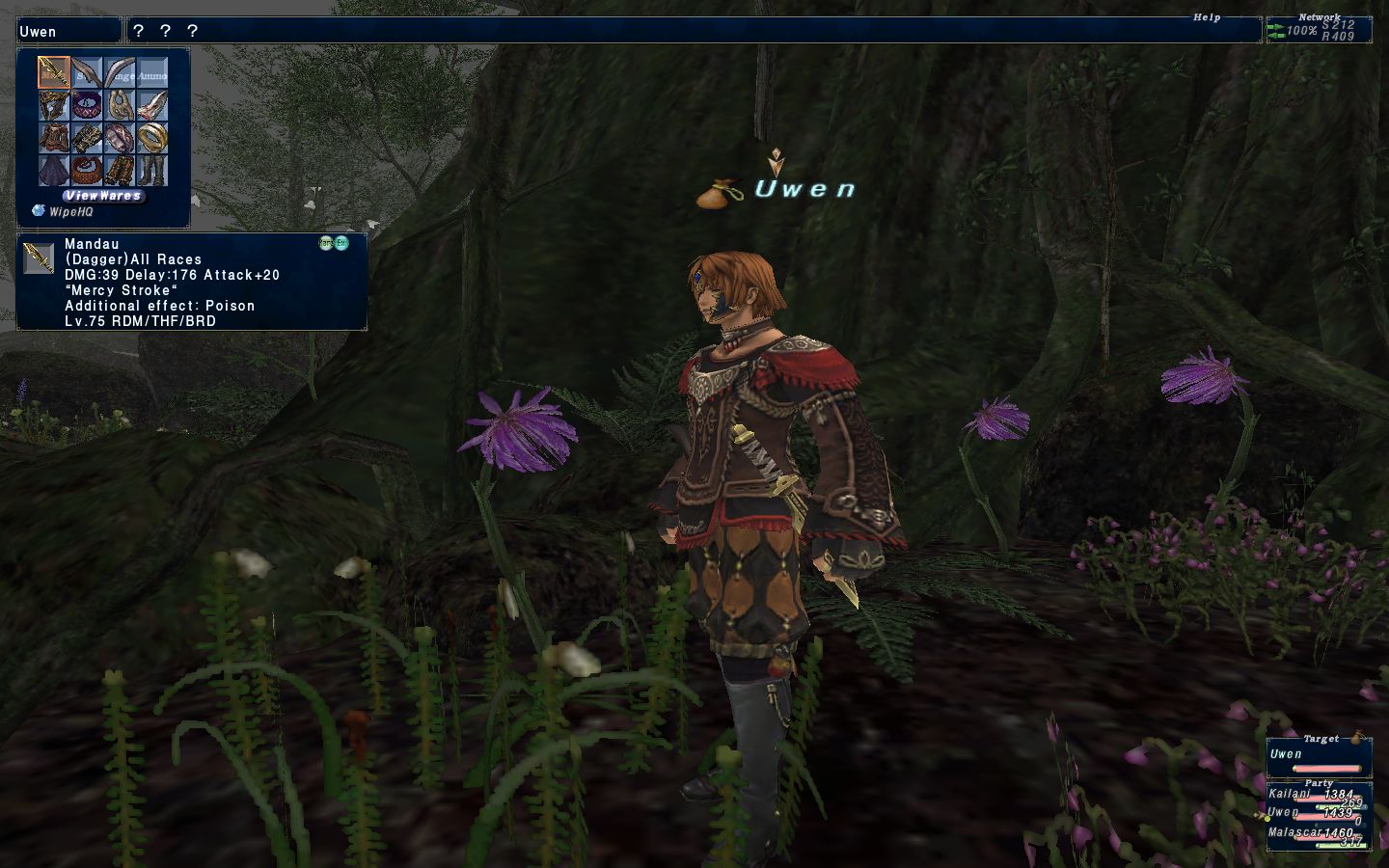Screen dimensions: 1389x868
Task: Click the View Wares button
Action: coord(103,195)
